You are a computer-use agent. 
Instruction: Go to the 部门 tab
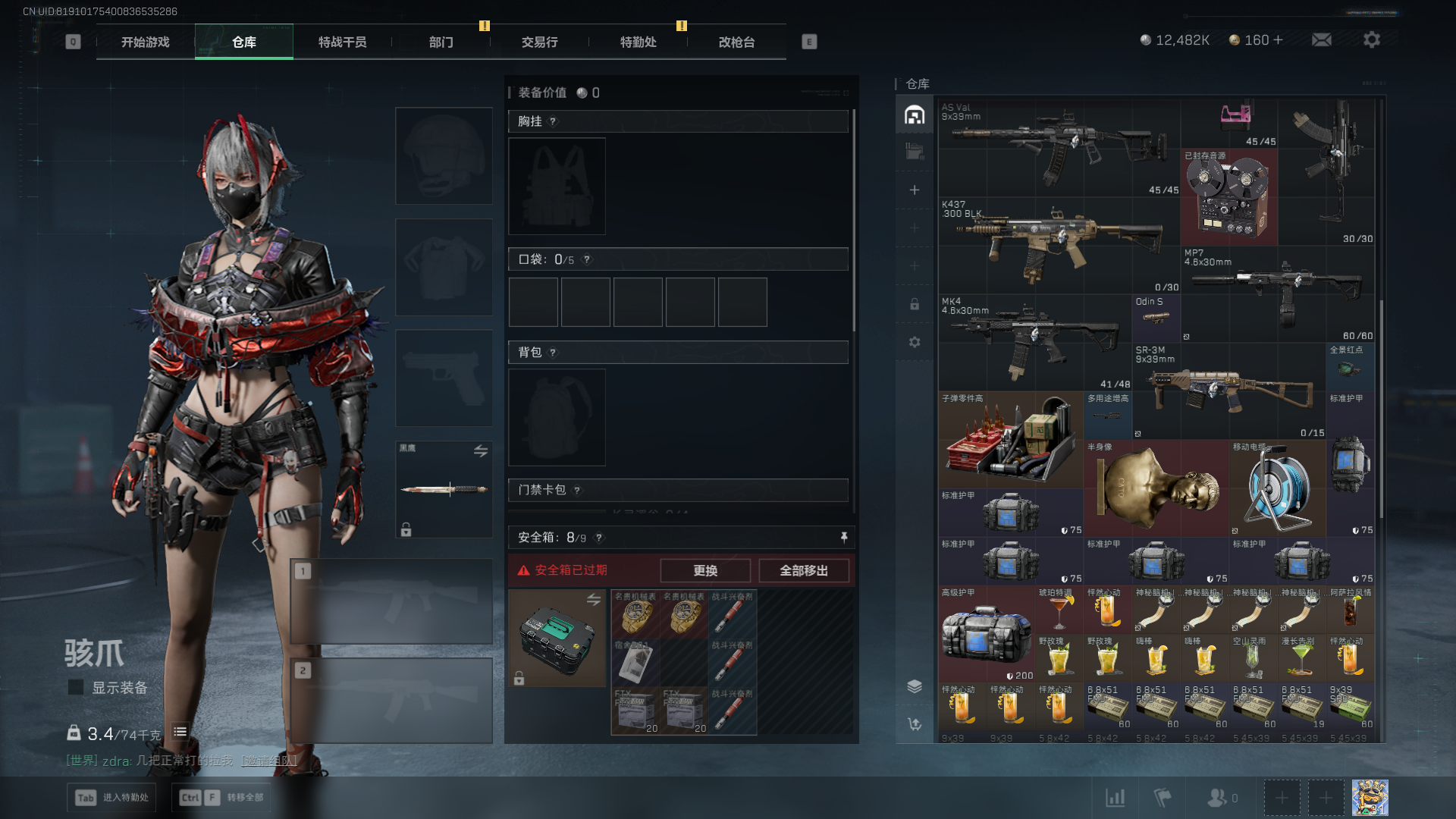(441, 42)
